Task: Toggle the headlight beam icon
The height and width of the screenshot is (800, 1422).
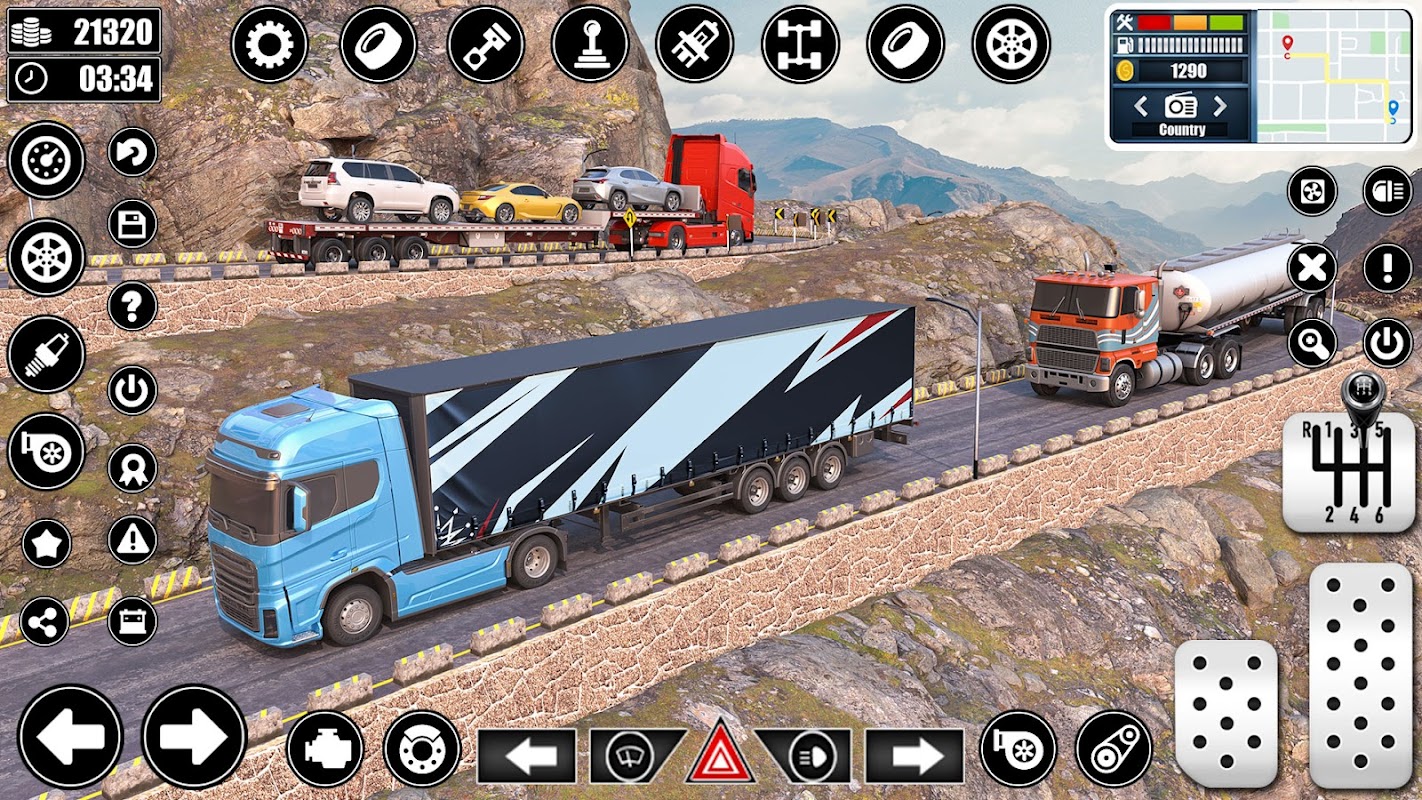Action: point(1387,191)
